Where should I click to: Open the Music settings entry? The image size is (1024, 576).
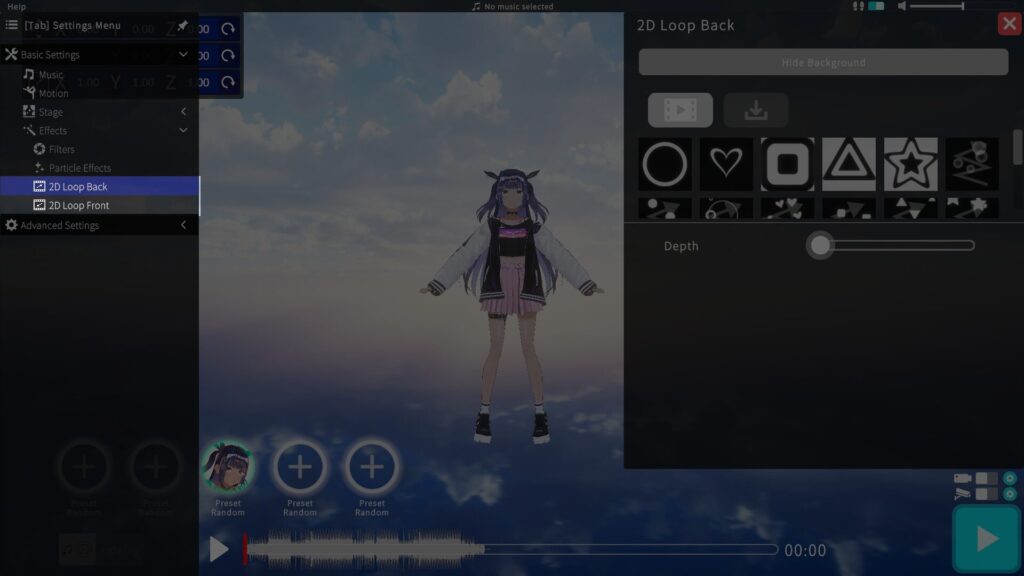(x=50, y=75)
